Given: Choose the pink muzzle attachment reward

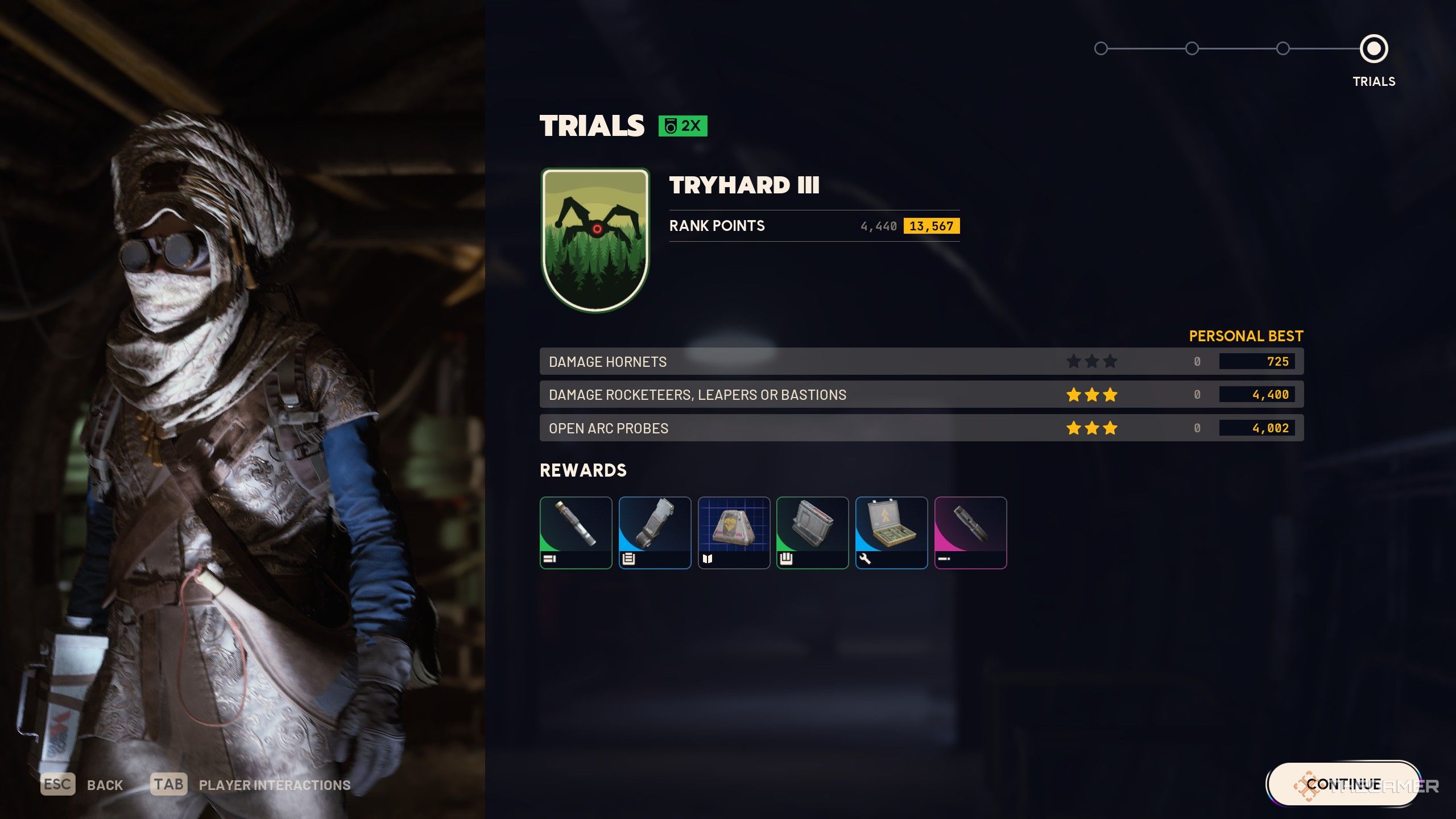Looking at the screenshot, I should click(970, 532).
